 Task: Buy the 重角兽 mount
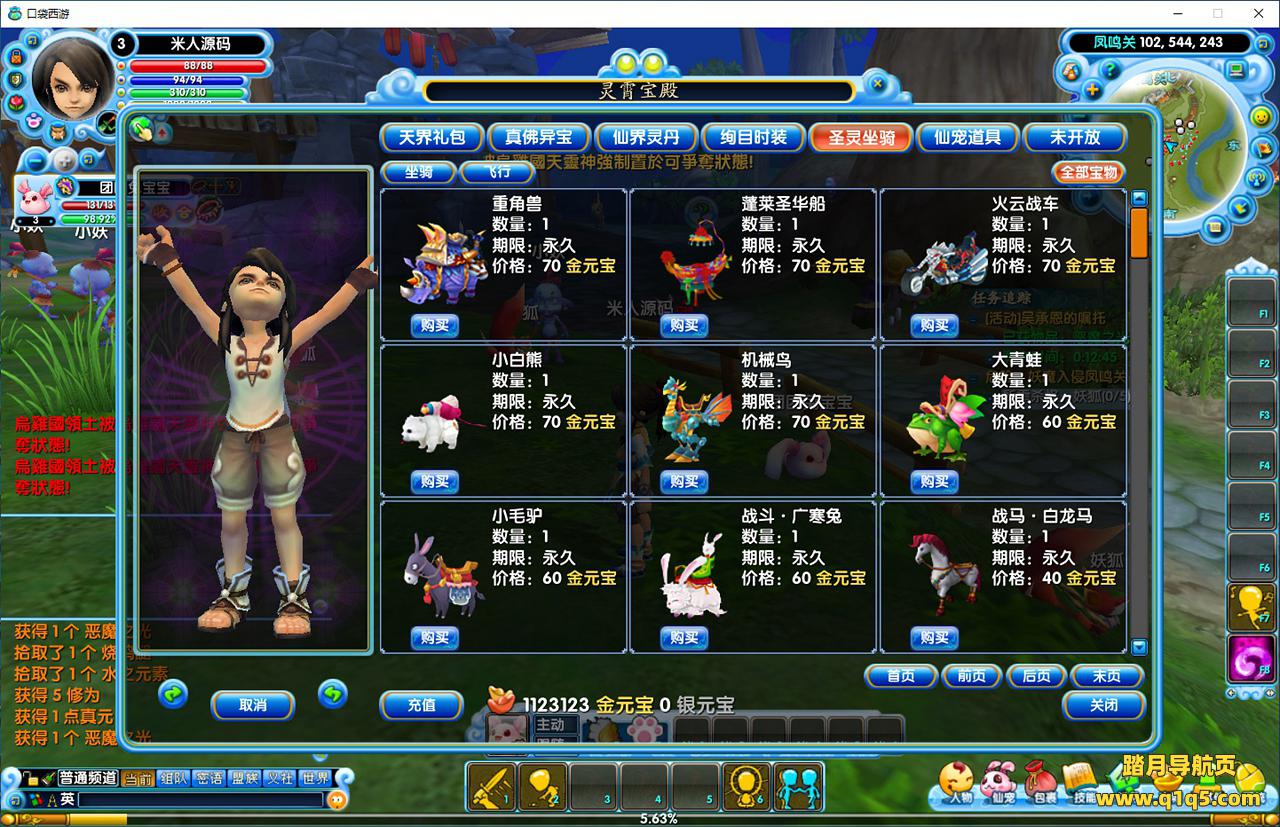[x=434, y=325]
